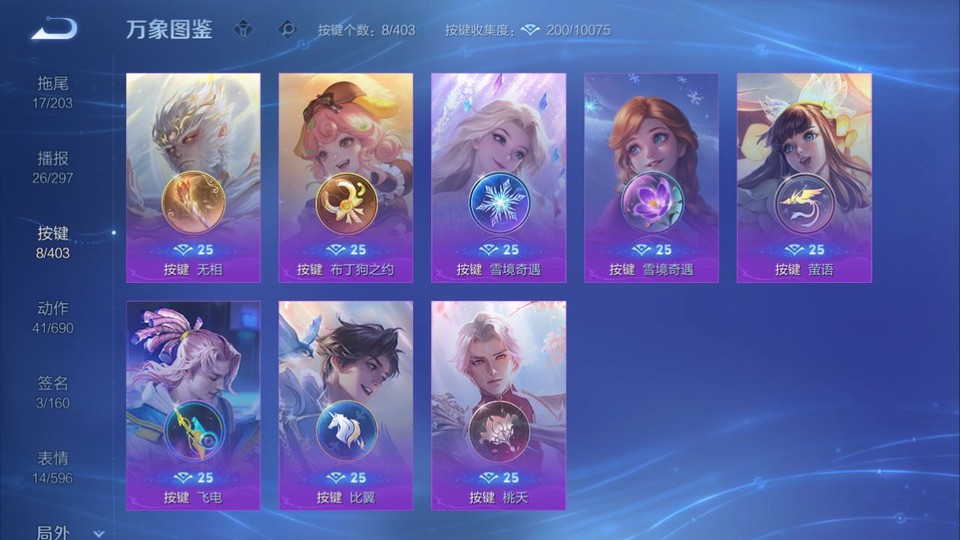Open the 按键 桃夭 card

[x=498, y=405]
